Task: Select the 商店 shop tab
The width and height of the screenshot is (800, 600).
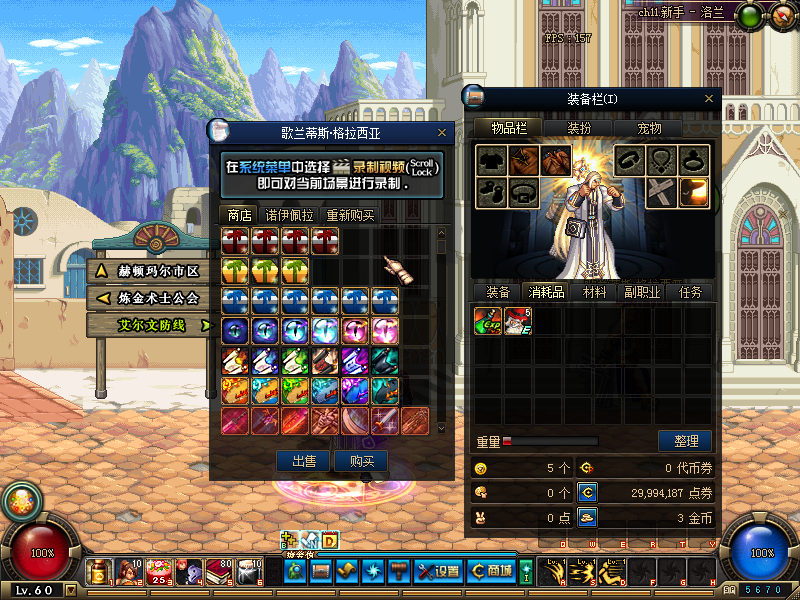Action: tap(239, 215)
